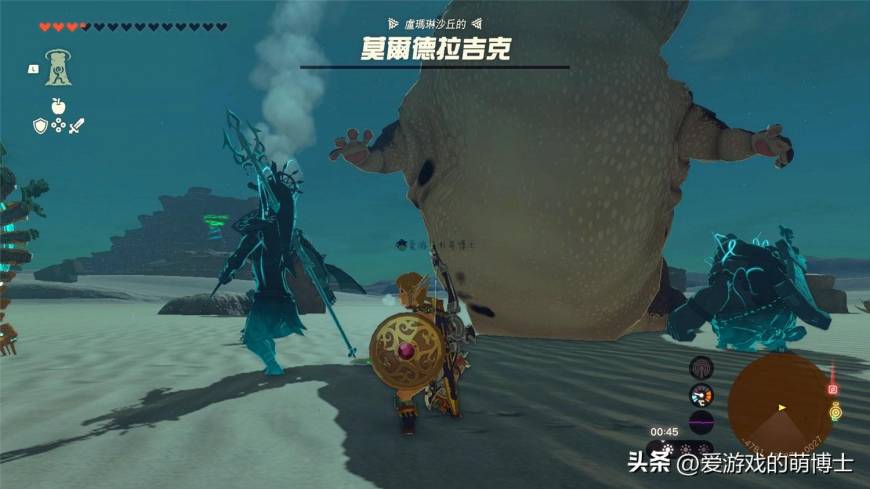Open the shield quick-select icon
The image size is (870, 489).
40,125
